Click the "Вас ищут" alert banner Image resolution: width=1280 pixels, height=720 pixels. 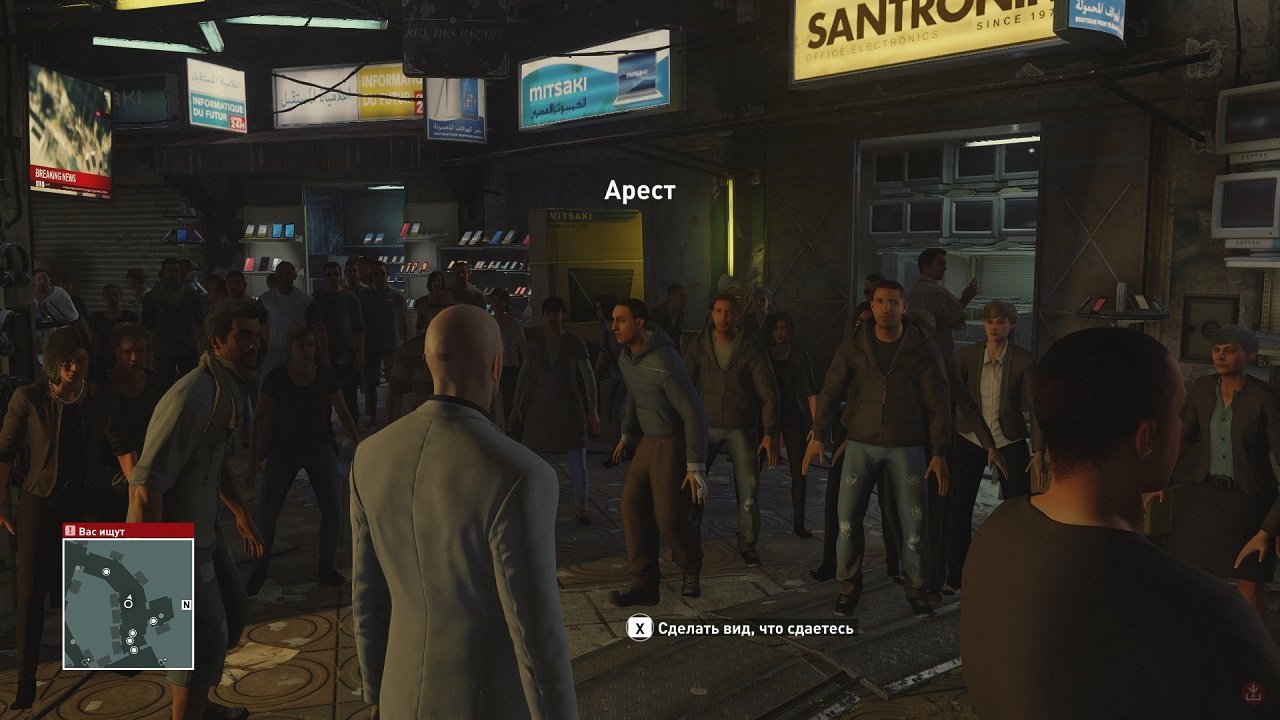[x=128, y=531]
